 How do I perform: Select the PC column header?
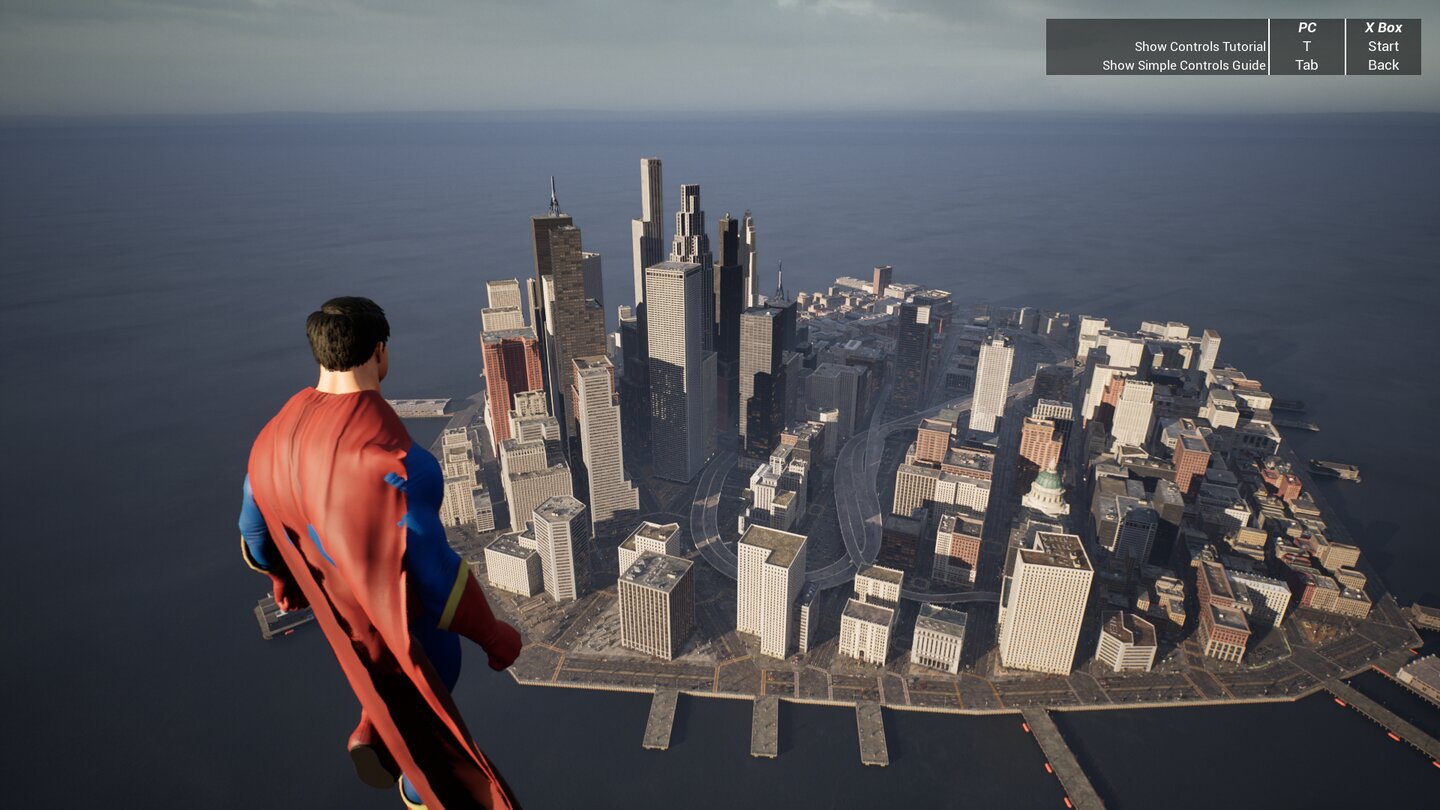pyautogui.click(x=1306, y=27)
